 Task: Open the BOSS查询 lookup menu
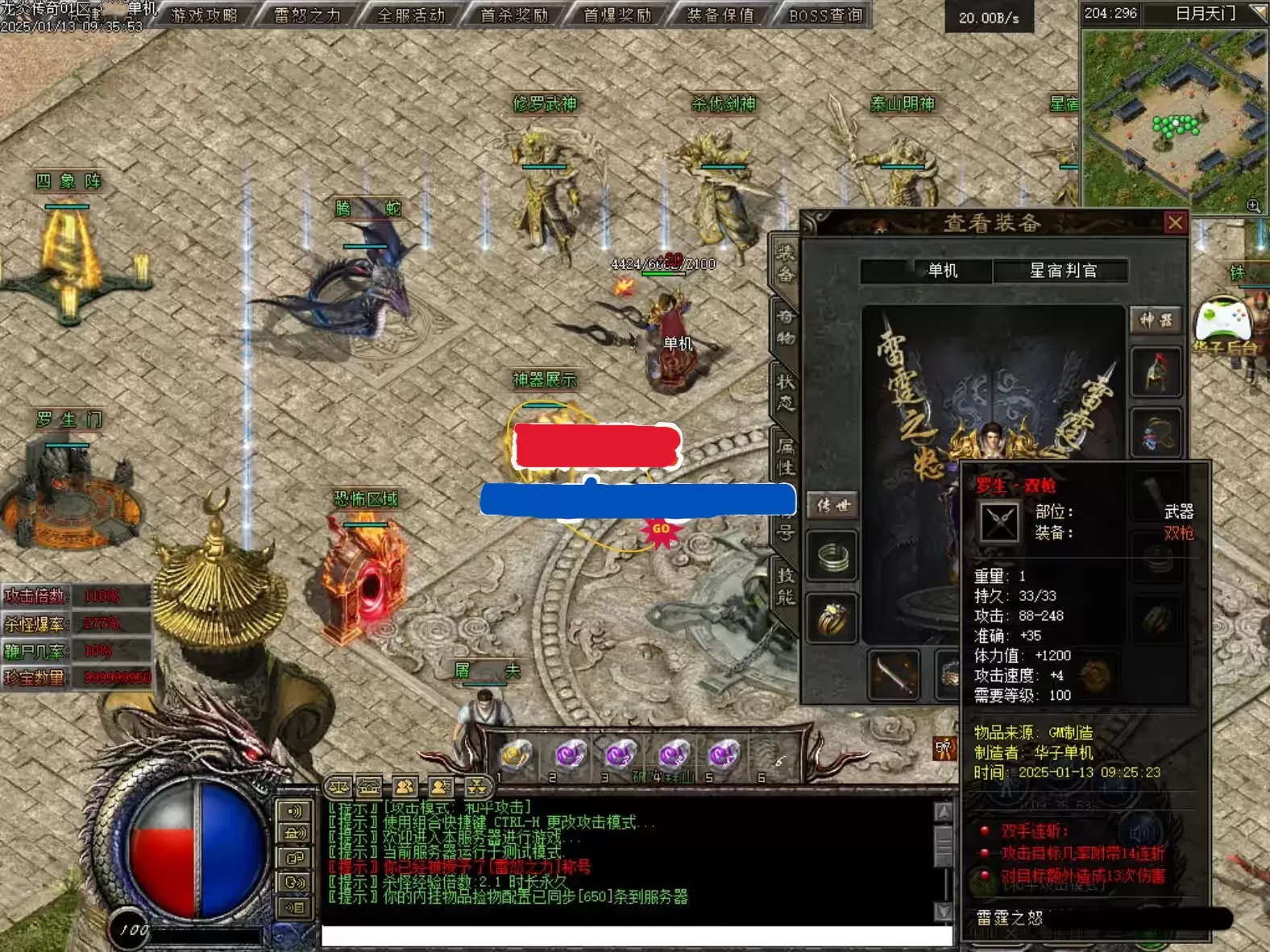tap(825, 14)
